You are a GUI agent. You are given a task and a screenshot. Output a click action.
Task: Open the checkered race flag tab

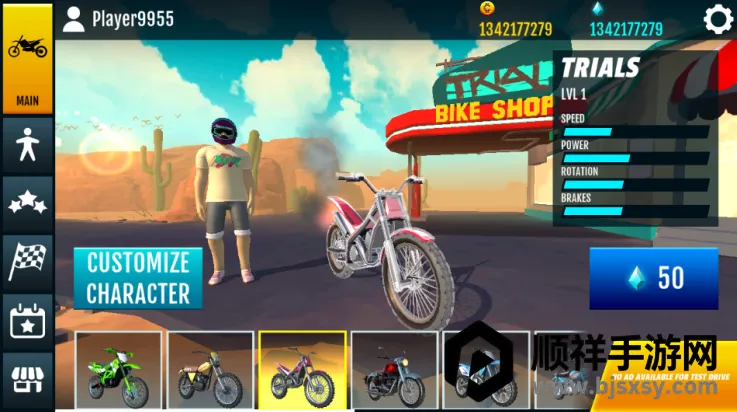(27, 260)
